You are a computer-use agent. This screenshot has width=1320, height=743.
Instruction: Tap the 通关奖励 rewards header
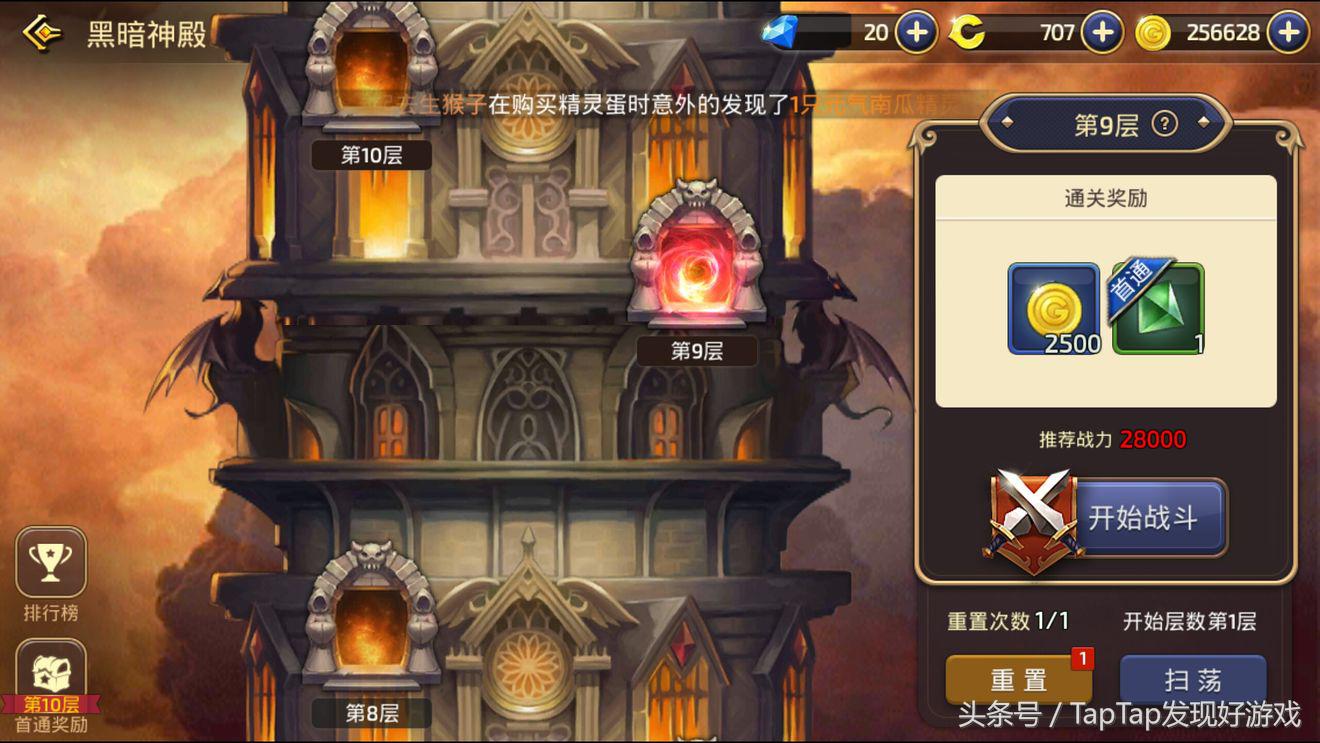tap(1105, 198)
